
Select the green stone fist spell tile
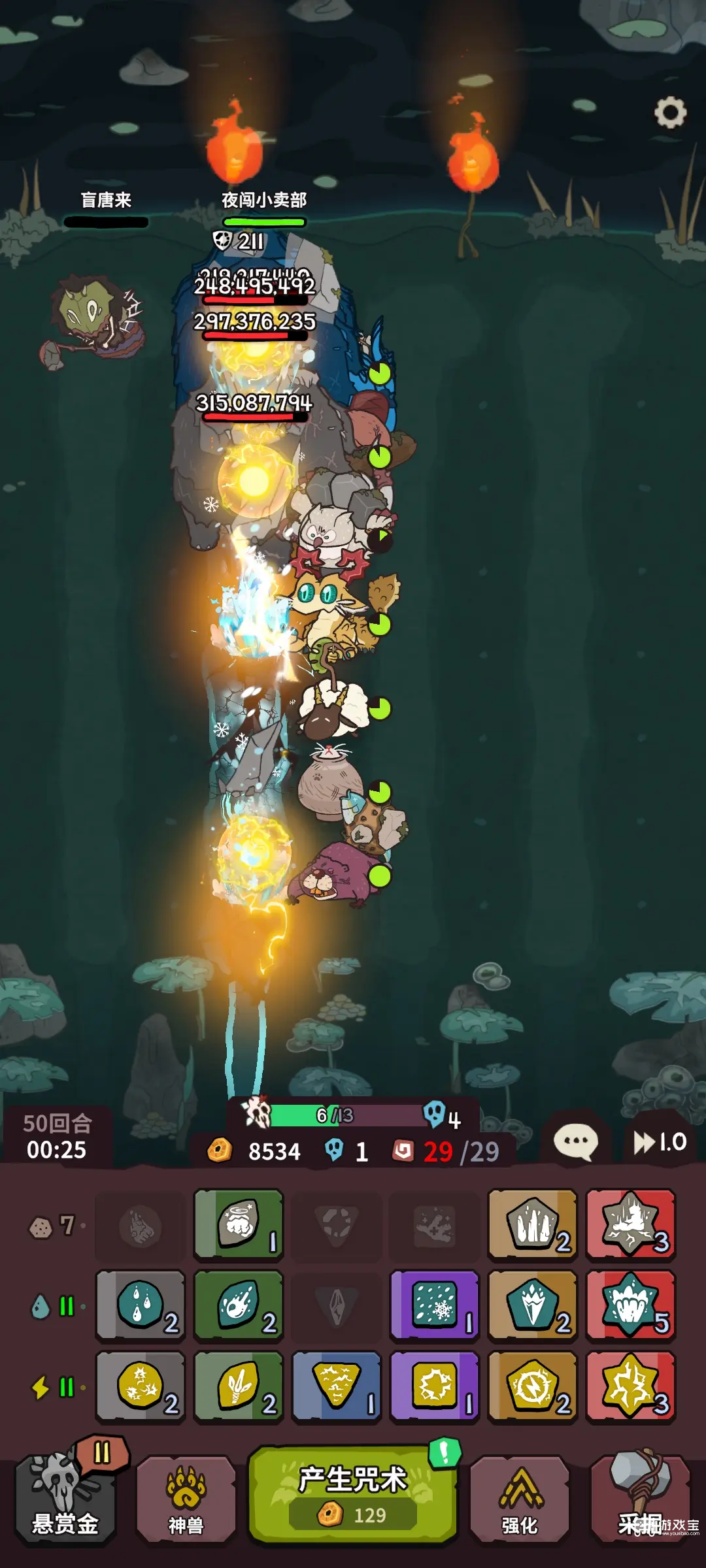click(x=239, y=1224)
